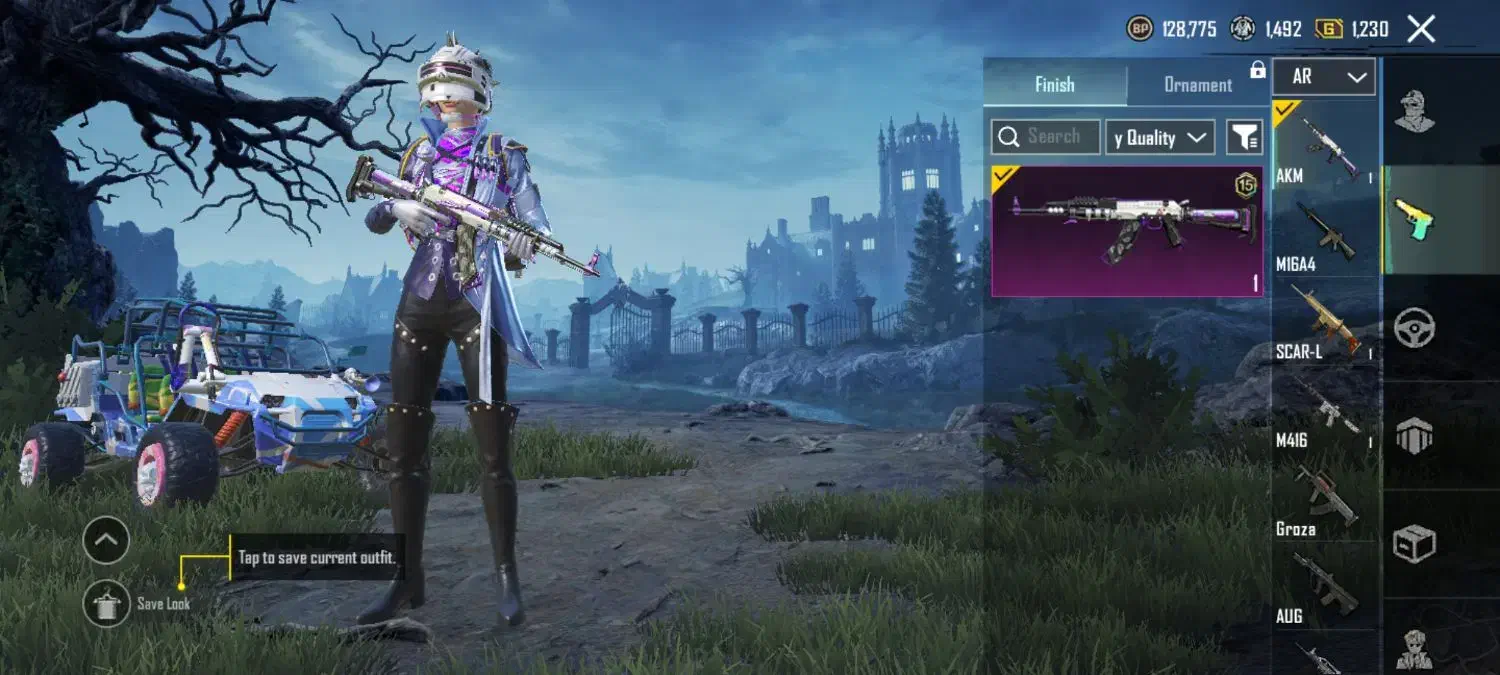The height and width of the screenshot is (675, 1500).
Task: Click the finish Search field
Action: [1046, 137]
